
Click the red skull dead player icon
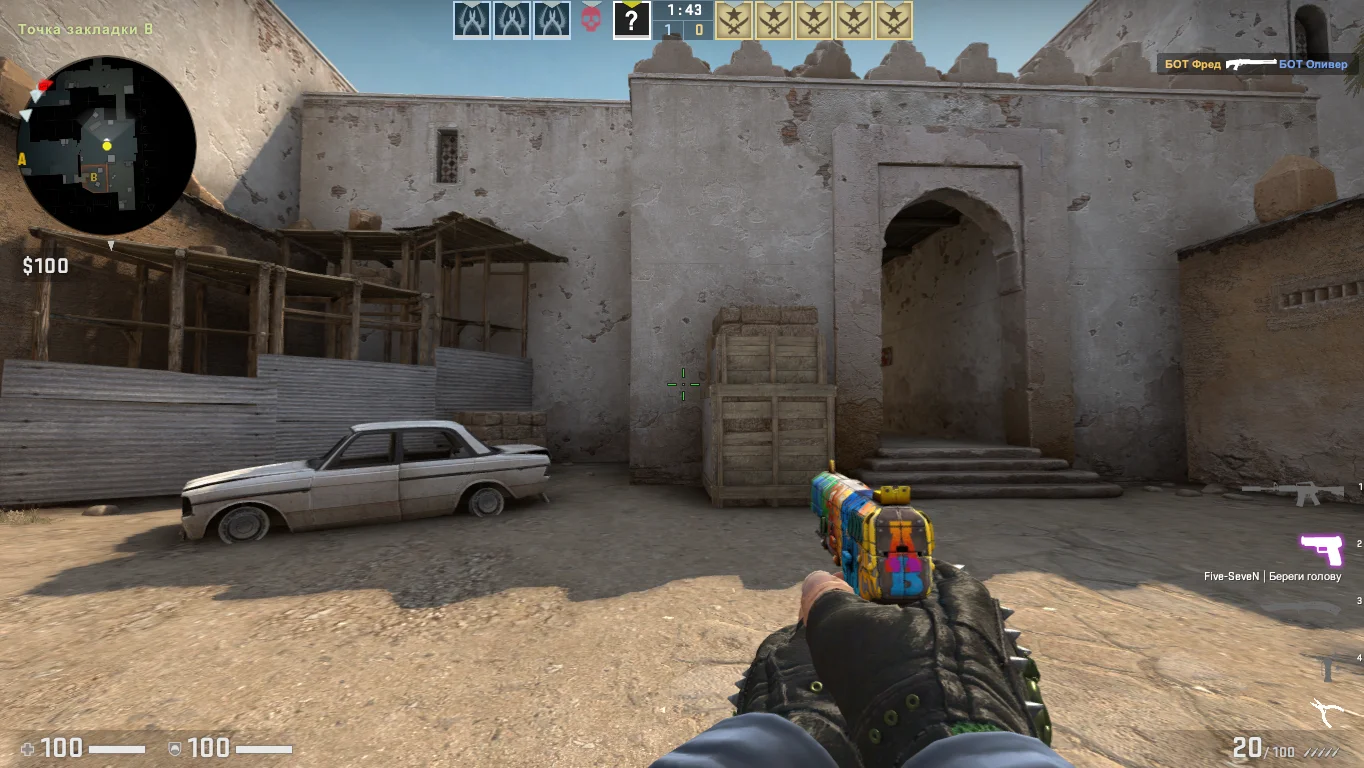[x=591, y=20]
